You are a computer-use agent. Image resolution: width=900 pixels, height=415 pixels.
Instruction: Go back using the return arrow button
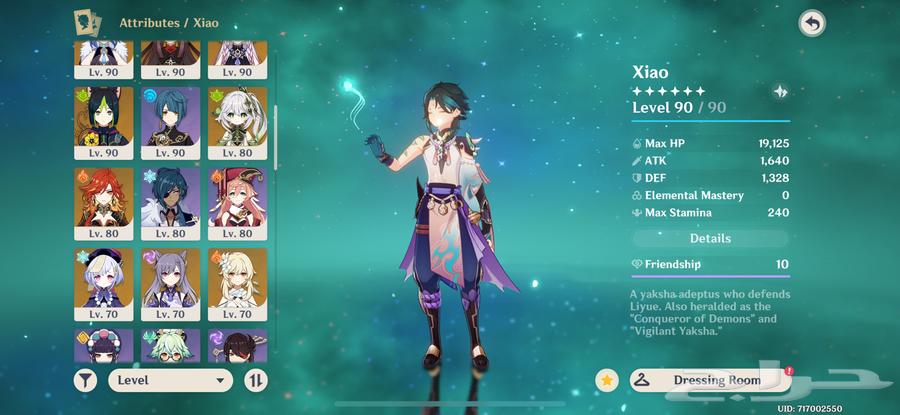click(x=812, y=24)
